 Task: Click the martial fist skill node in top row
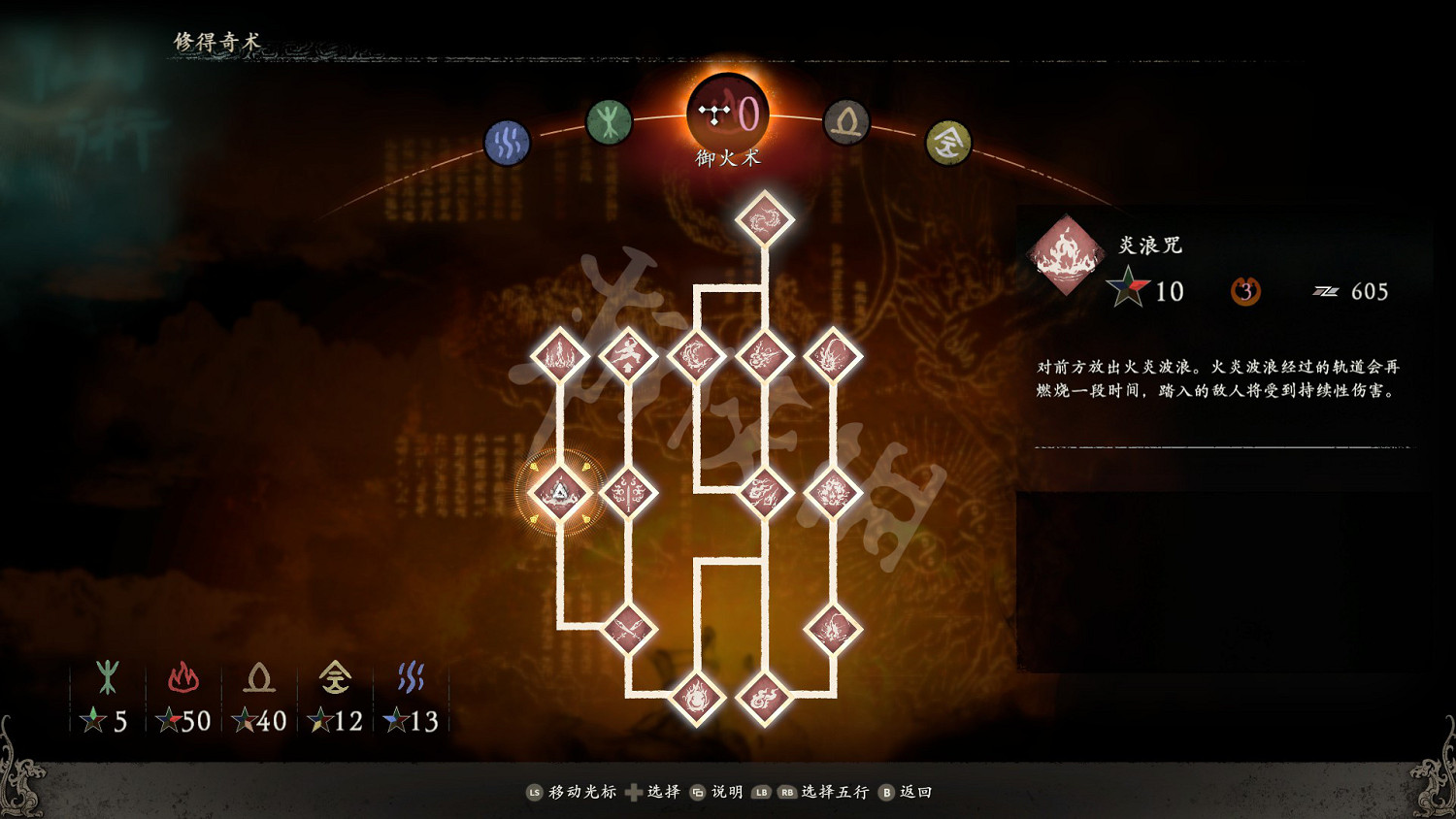(631, 354)
